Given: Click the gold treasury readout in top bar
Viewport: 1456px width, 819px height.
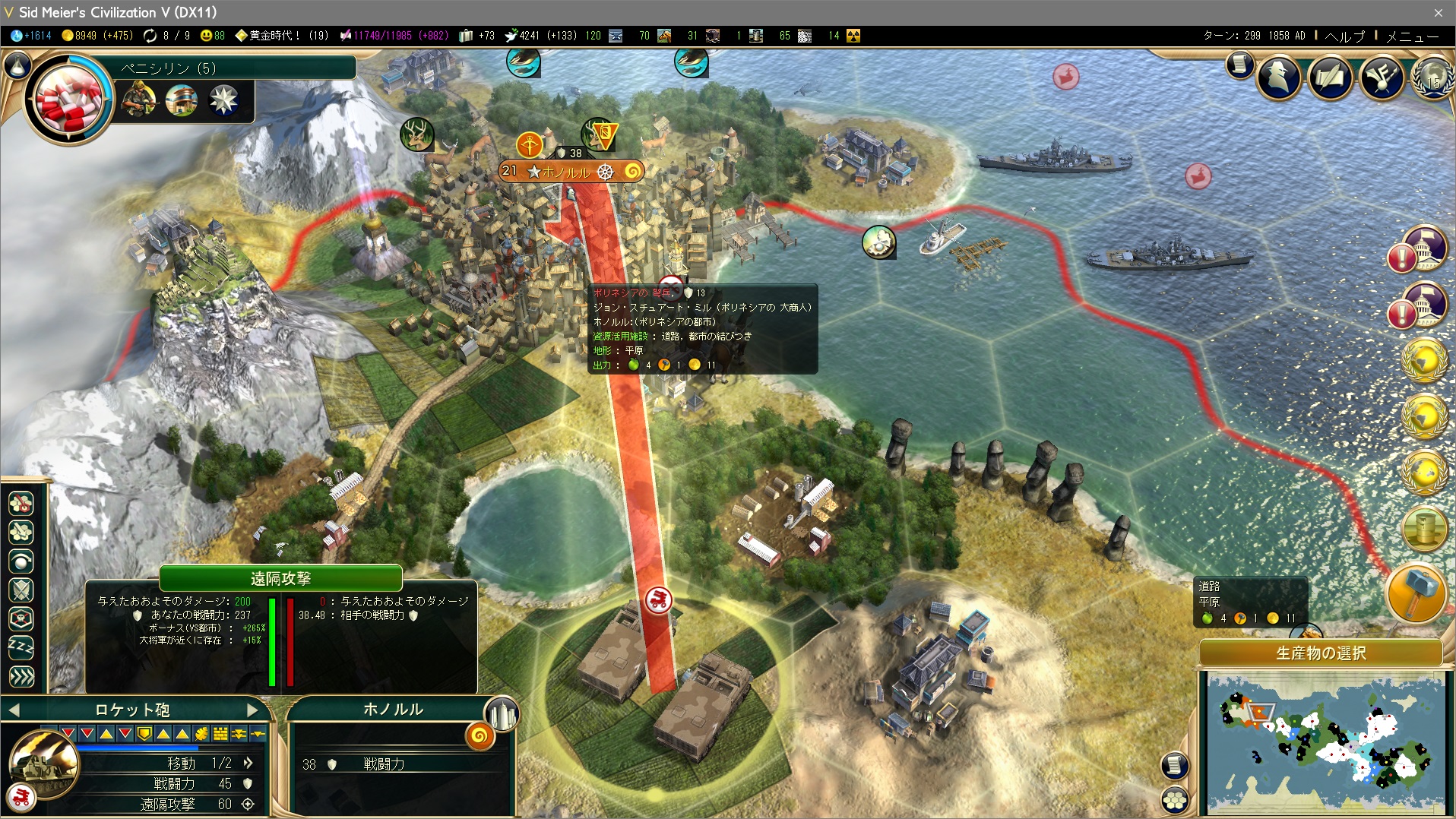Looking at the screenshot, I should tap(97, 36).
